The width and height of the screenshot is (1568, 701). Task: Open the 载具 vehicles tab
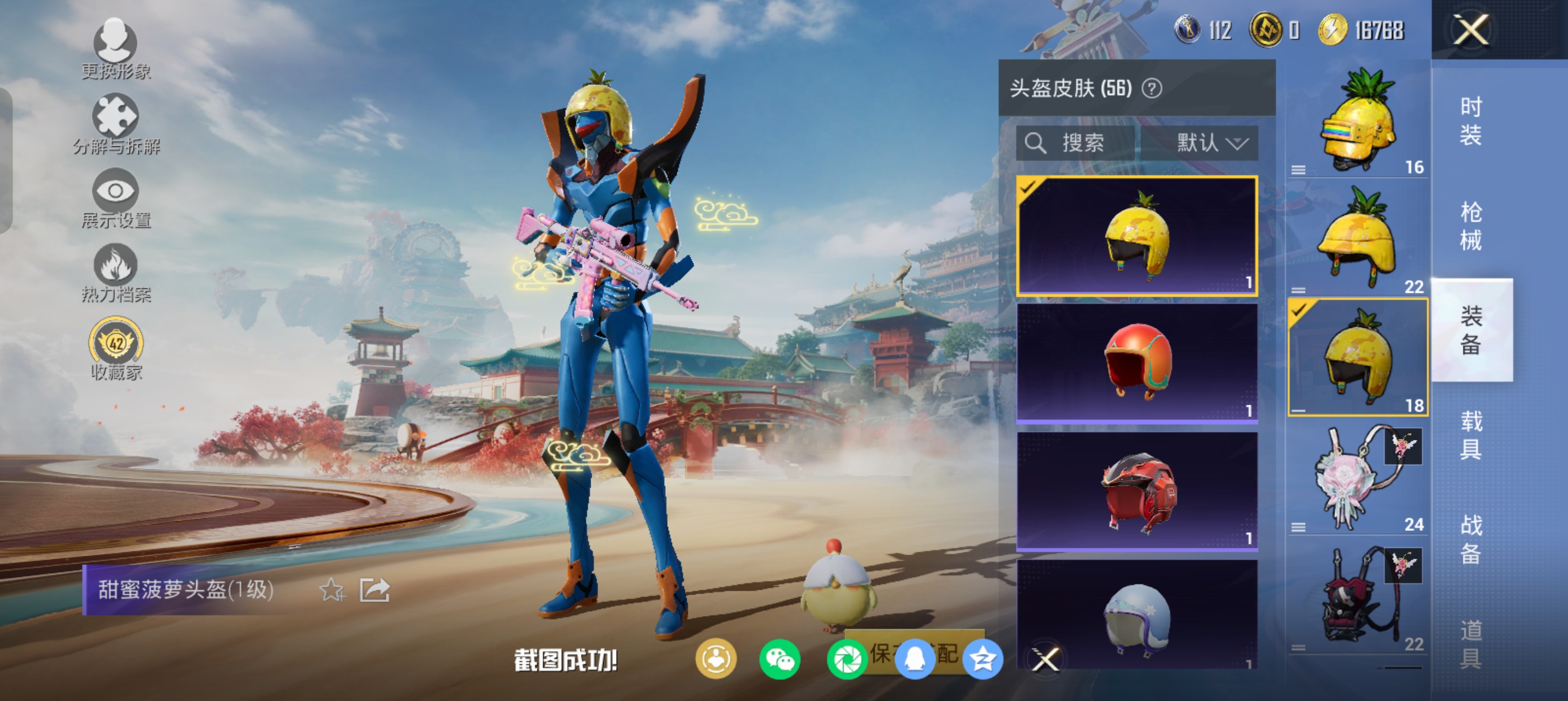pyautogui.click(x=1471, y=435)
